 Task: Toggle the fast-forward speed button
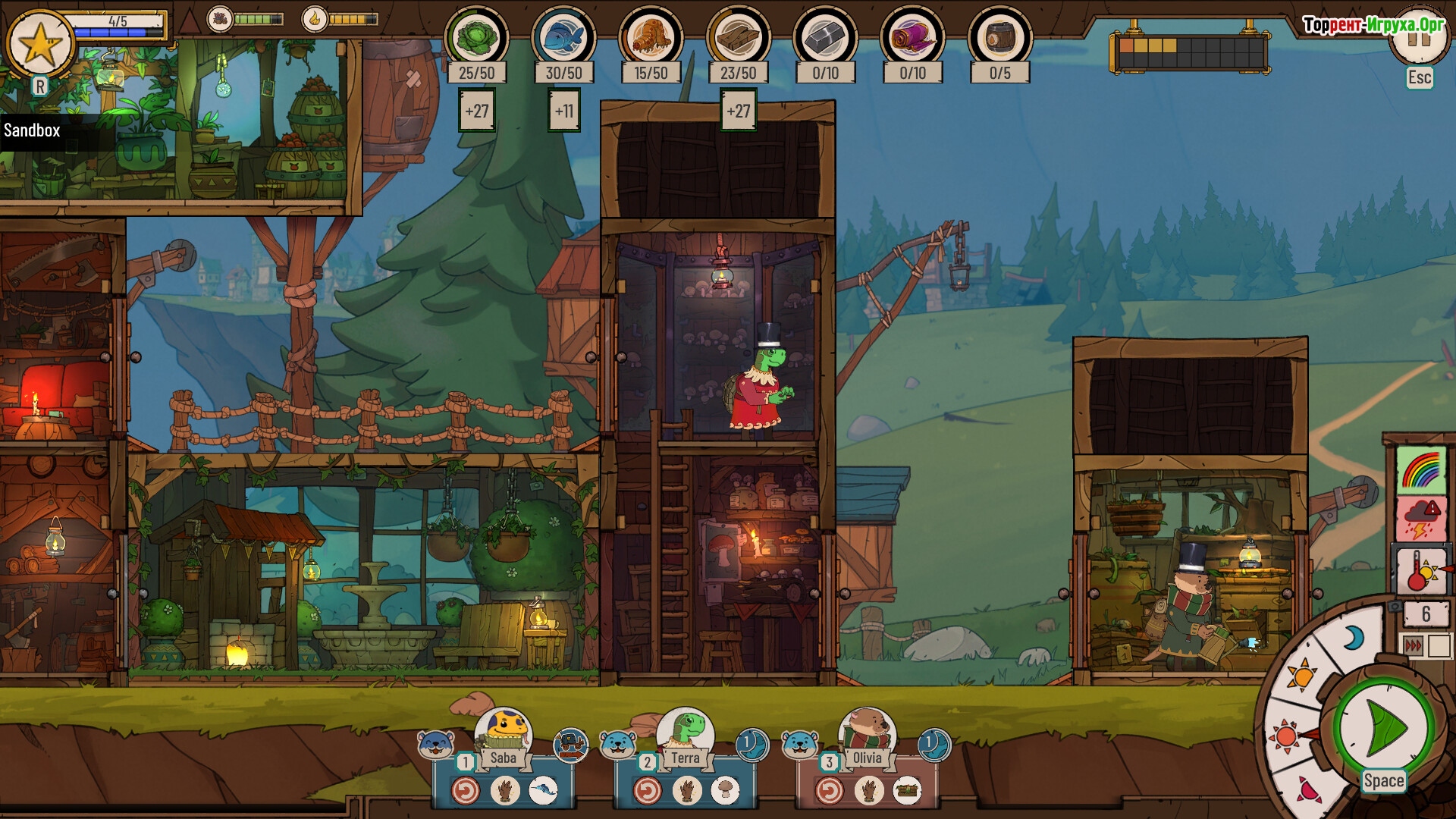[1414, 646]
